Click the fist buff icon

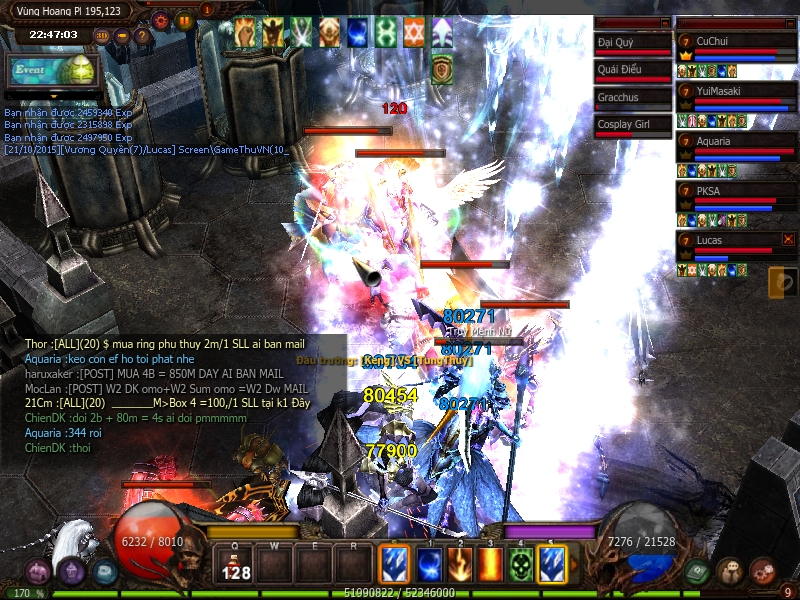coord(245,33)
